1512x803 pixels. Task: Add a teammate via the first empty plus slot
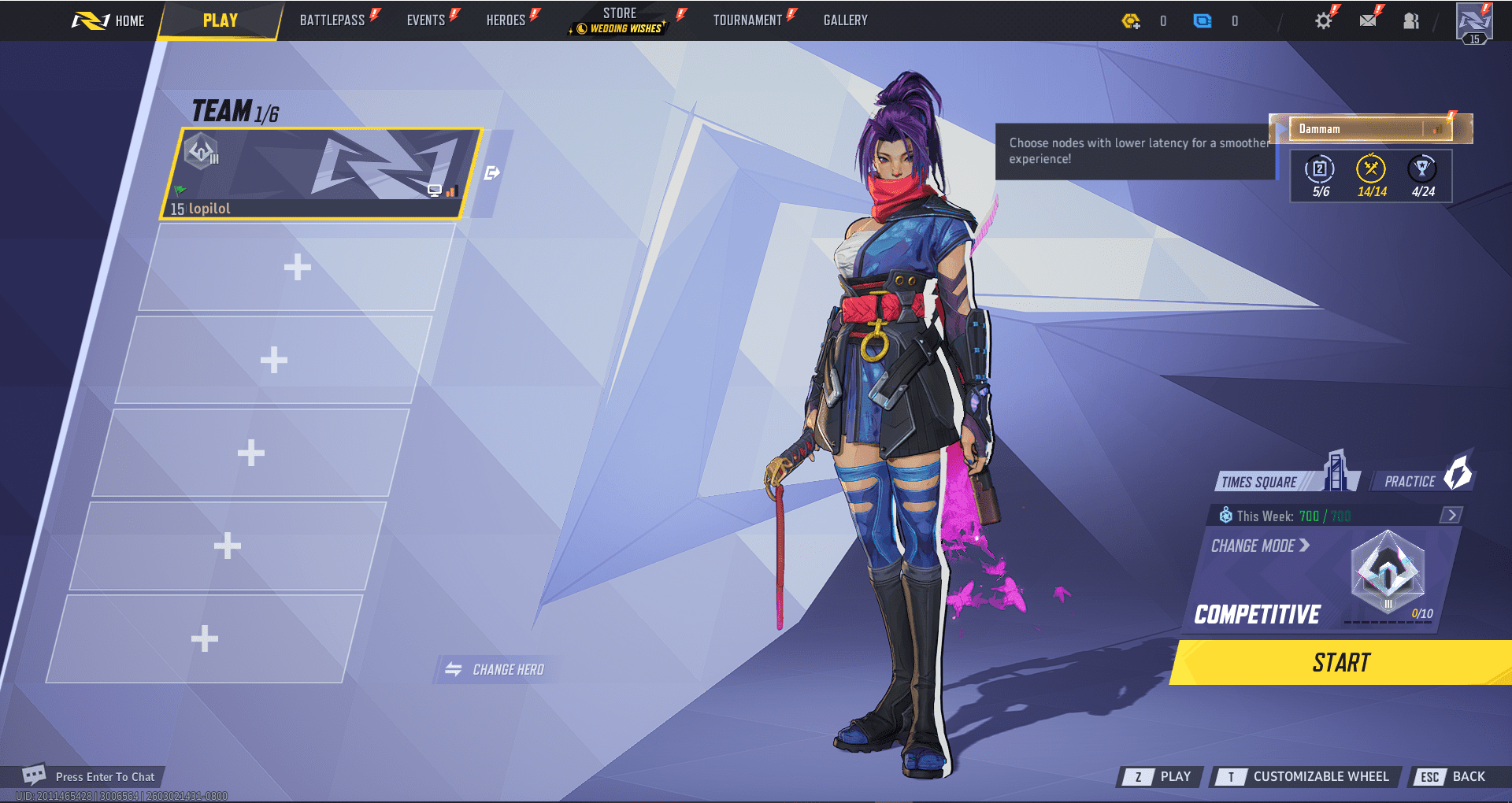pos(296,267)
